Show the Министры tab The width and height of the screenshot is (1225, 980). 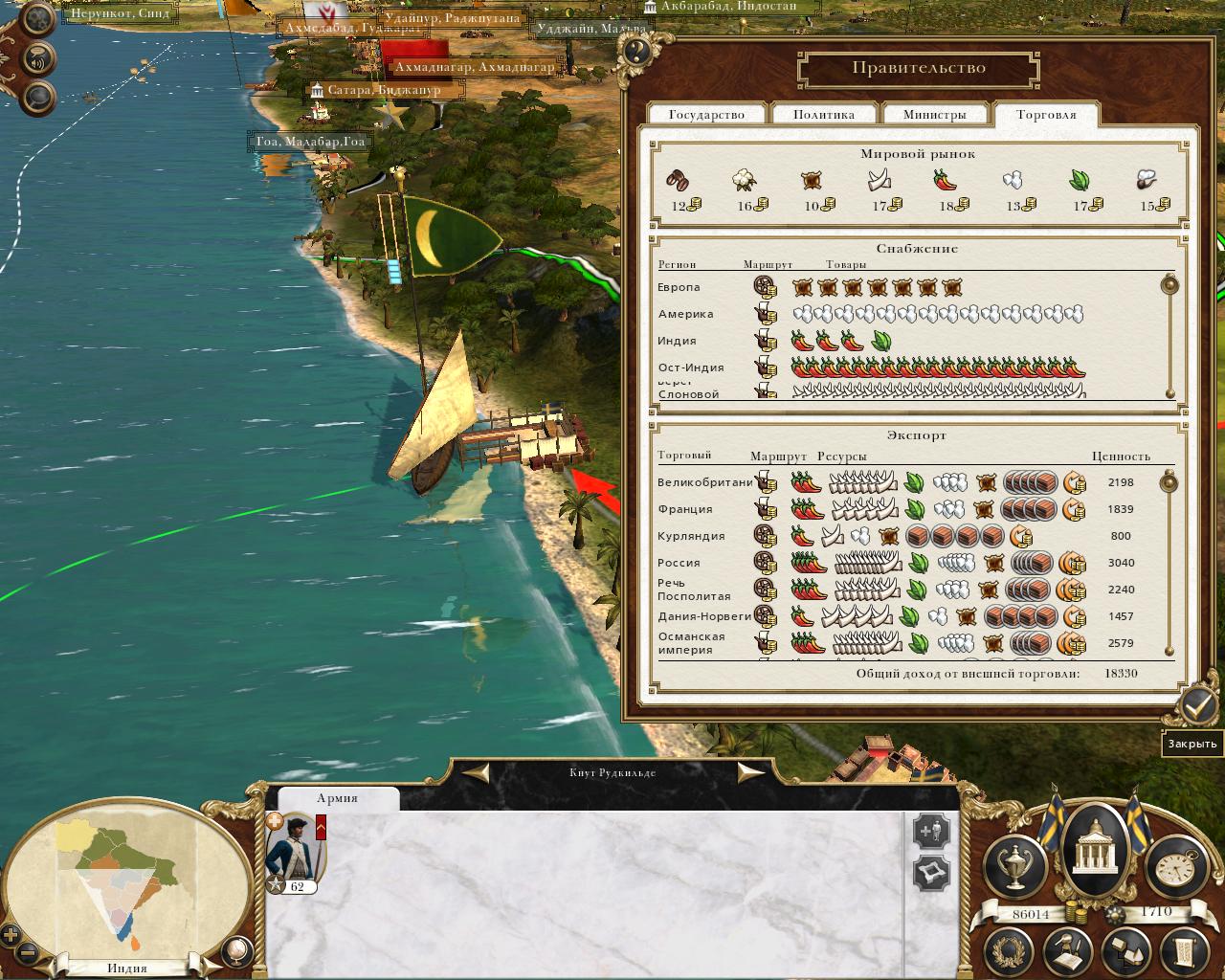[x=934, y=115]
